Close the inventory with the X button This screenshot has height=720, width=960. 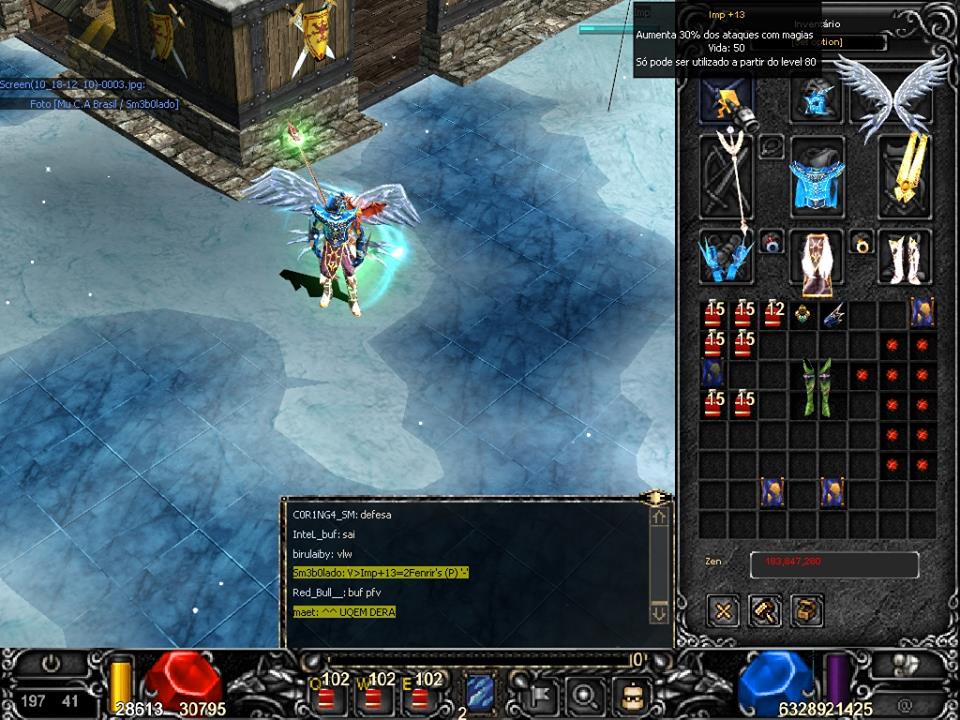723,610
